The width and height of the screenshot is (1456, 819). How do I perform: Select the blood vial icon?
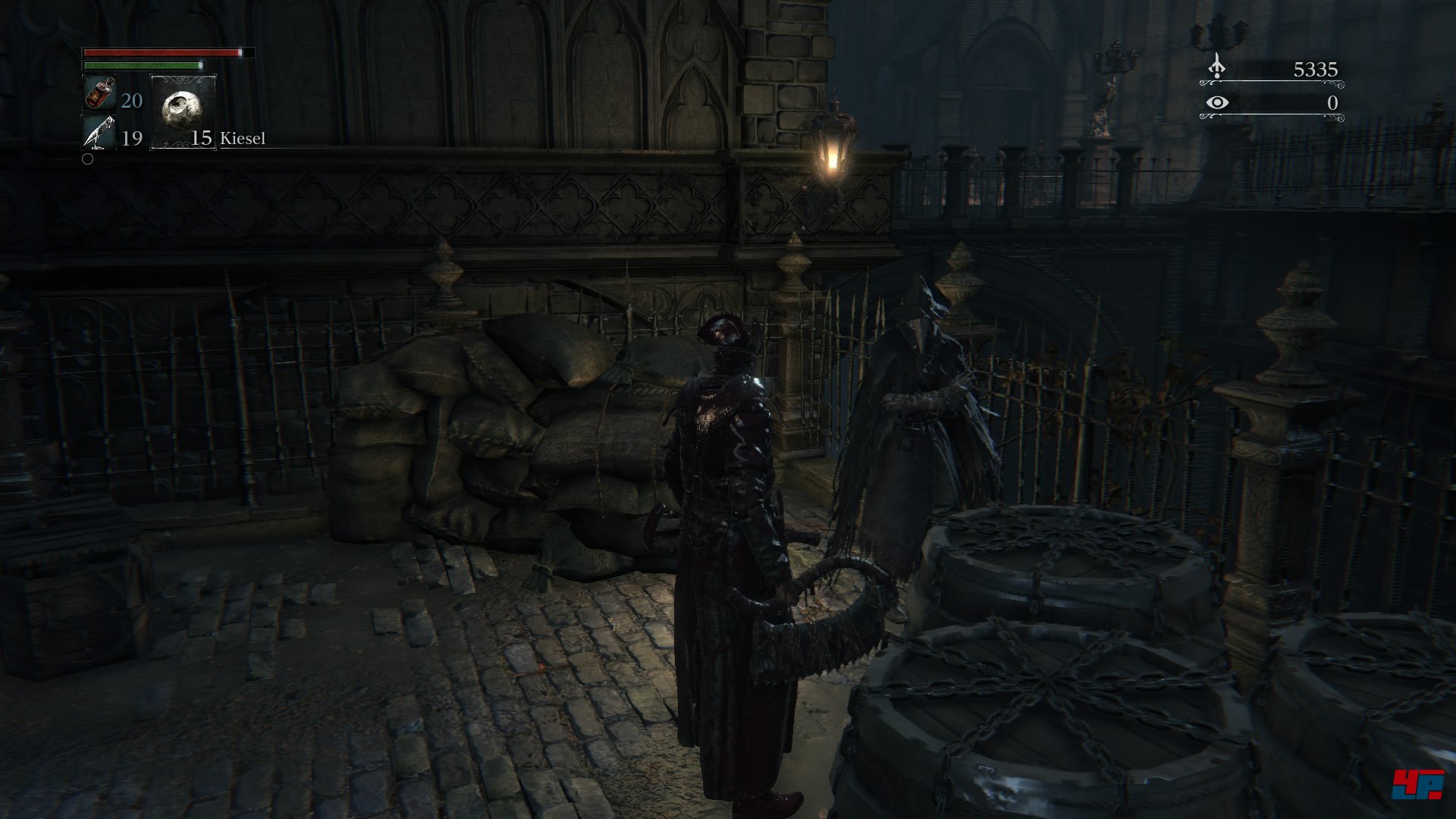[x=99, y=94]
